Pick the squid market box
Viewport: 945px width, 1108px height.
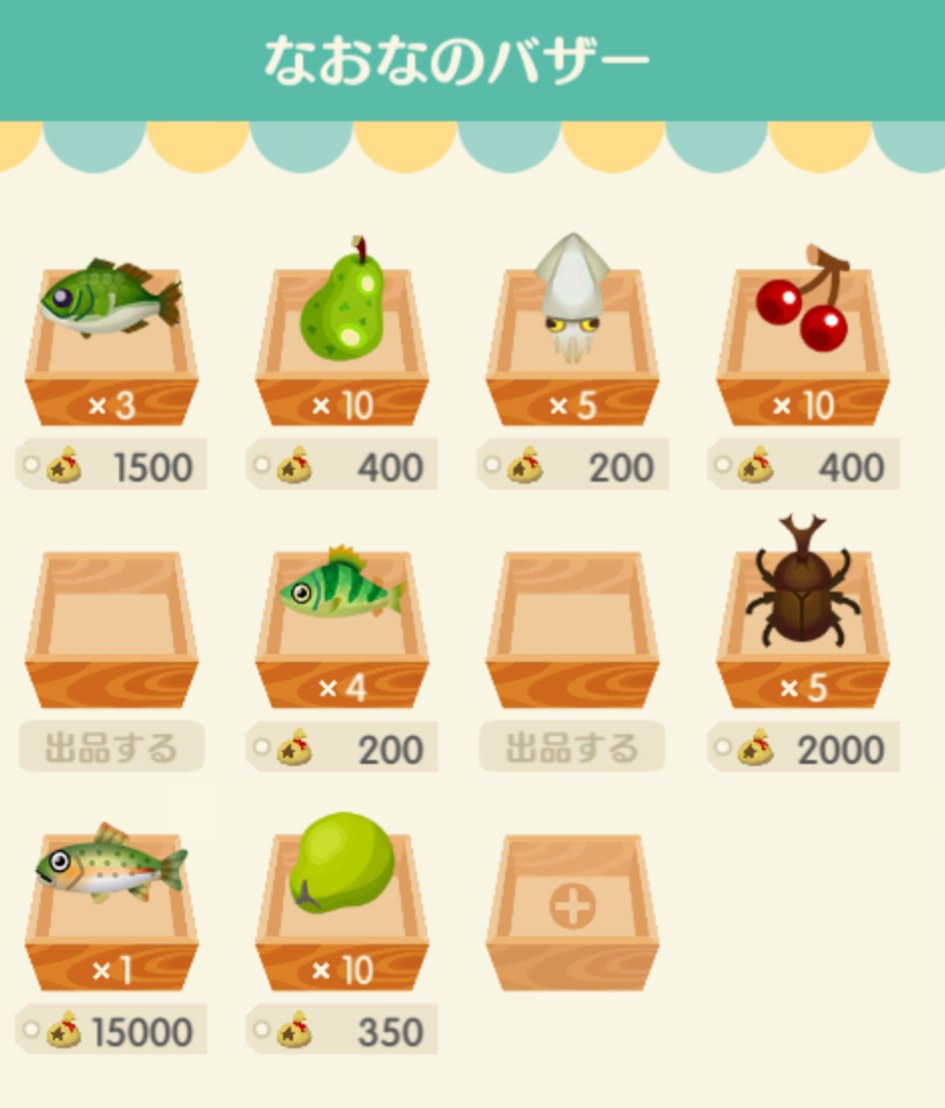(x=572, y=340)
